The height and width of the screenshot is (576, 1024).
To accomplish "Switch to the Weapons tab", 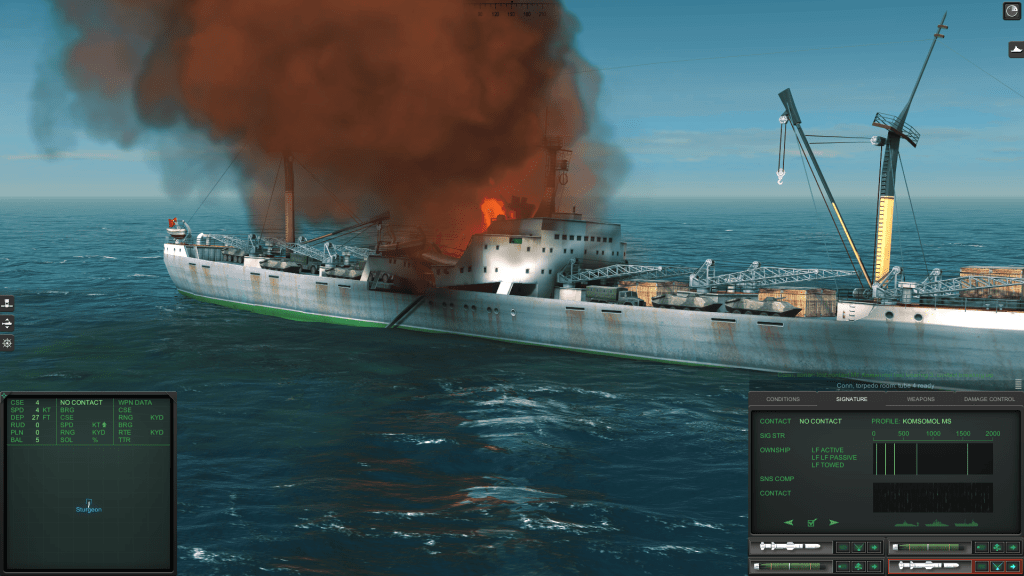I will [921, 399].
